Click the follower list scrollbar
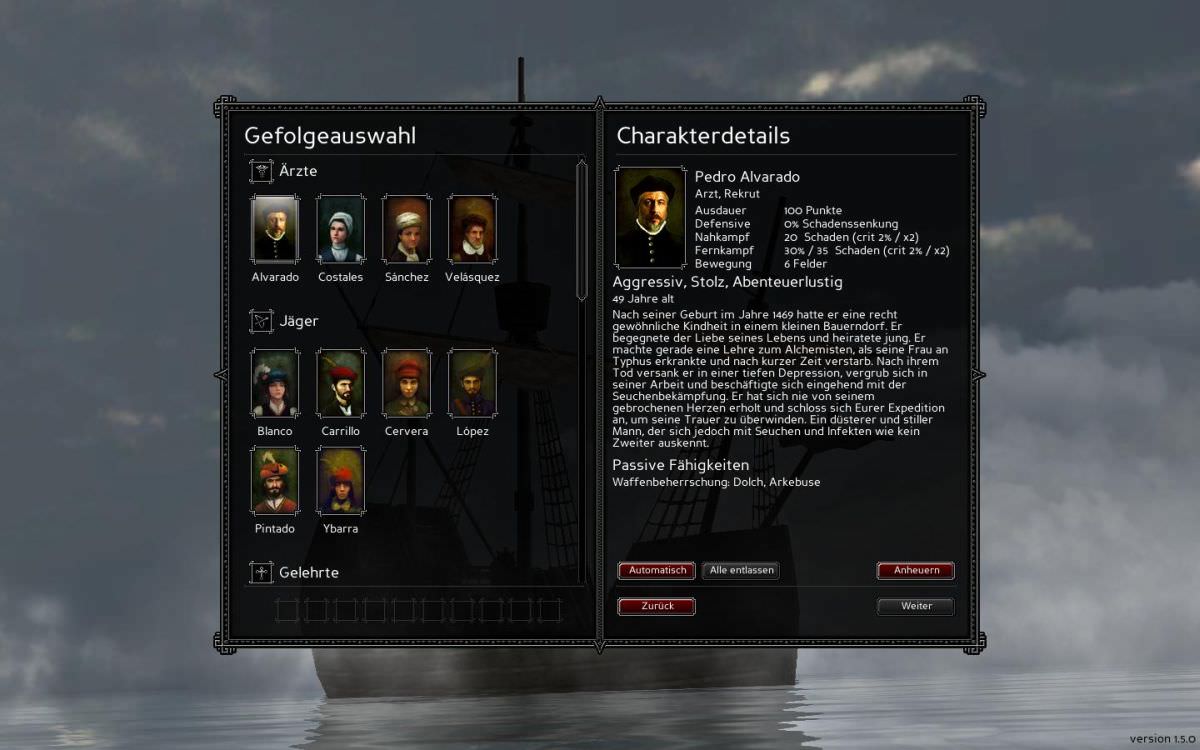 581,228
